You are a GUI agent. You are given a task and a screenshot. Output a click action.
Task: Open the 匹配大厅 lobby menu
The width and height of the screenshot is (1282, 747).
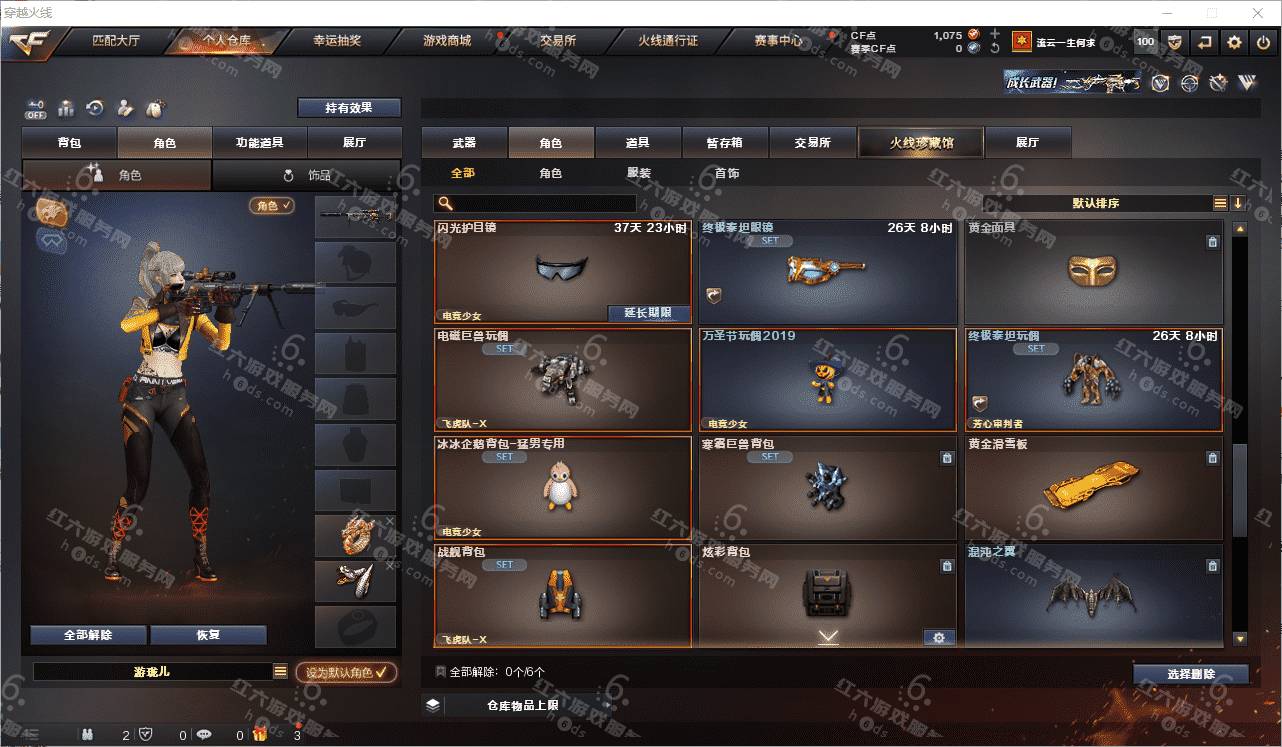pyautogui.click(x=116, y=41)
